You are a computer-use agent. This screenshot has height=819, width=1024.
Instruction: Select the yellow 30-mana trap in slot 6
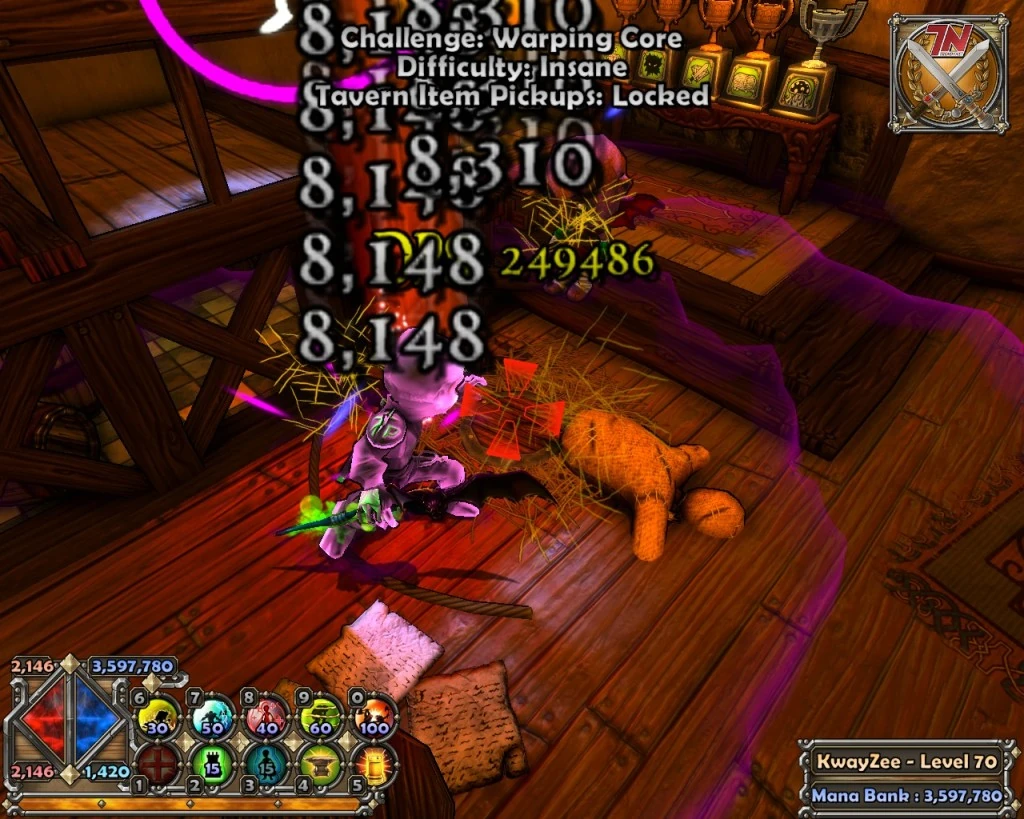pos(157,717)
